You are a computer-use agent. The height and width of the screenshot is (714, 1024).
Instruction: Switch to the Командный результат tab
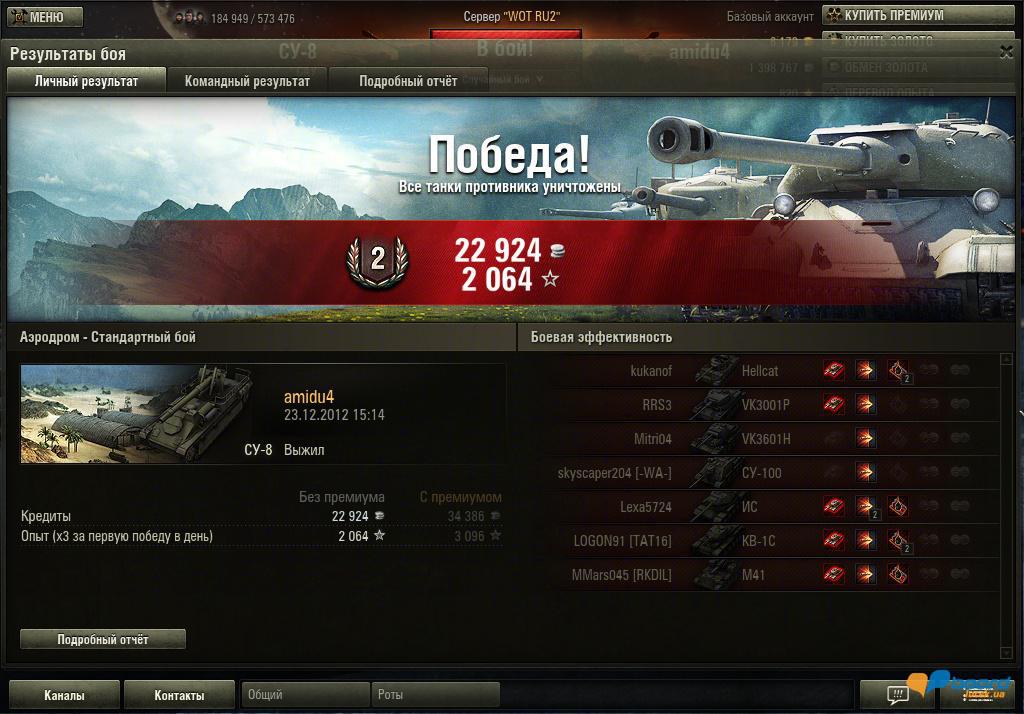coord(247,81)
